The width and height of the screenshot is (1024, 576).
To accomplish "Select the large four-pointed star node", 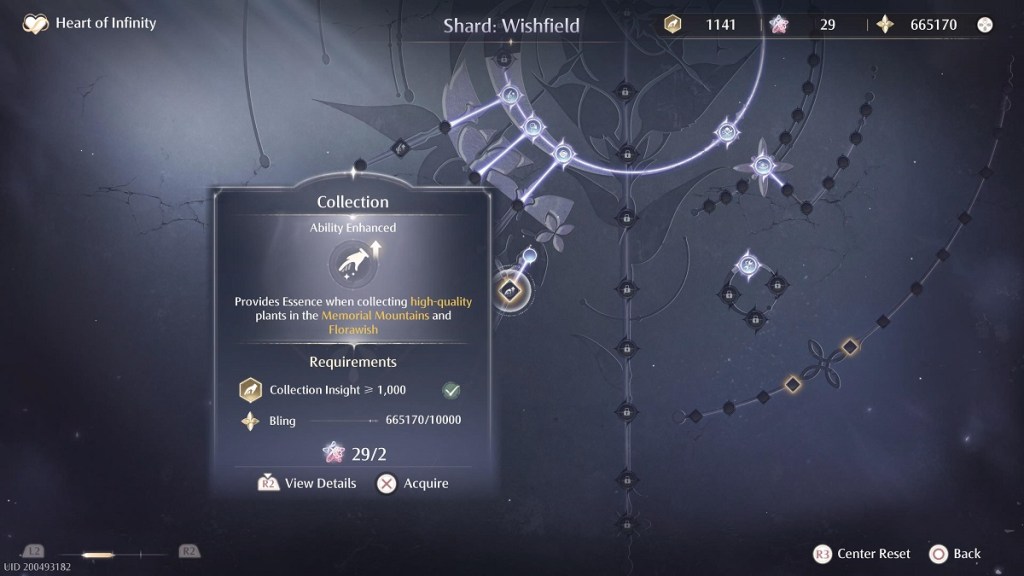I will (x=763, y=165).
